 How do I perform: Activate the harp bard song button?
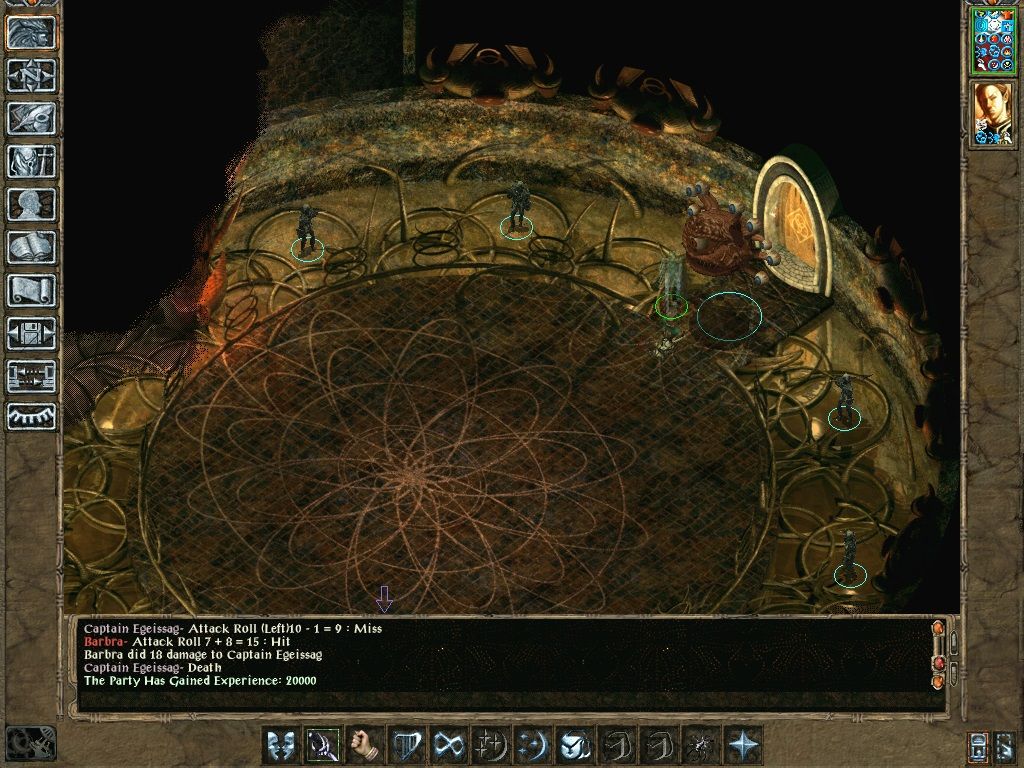(x=407, y=745)
